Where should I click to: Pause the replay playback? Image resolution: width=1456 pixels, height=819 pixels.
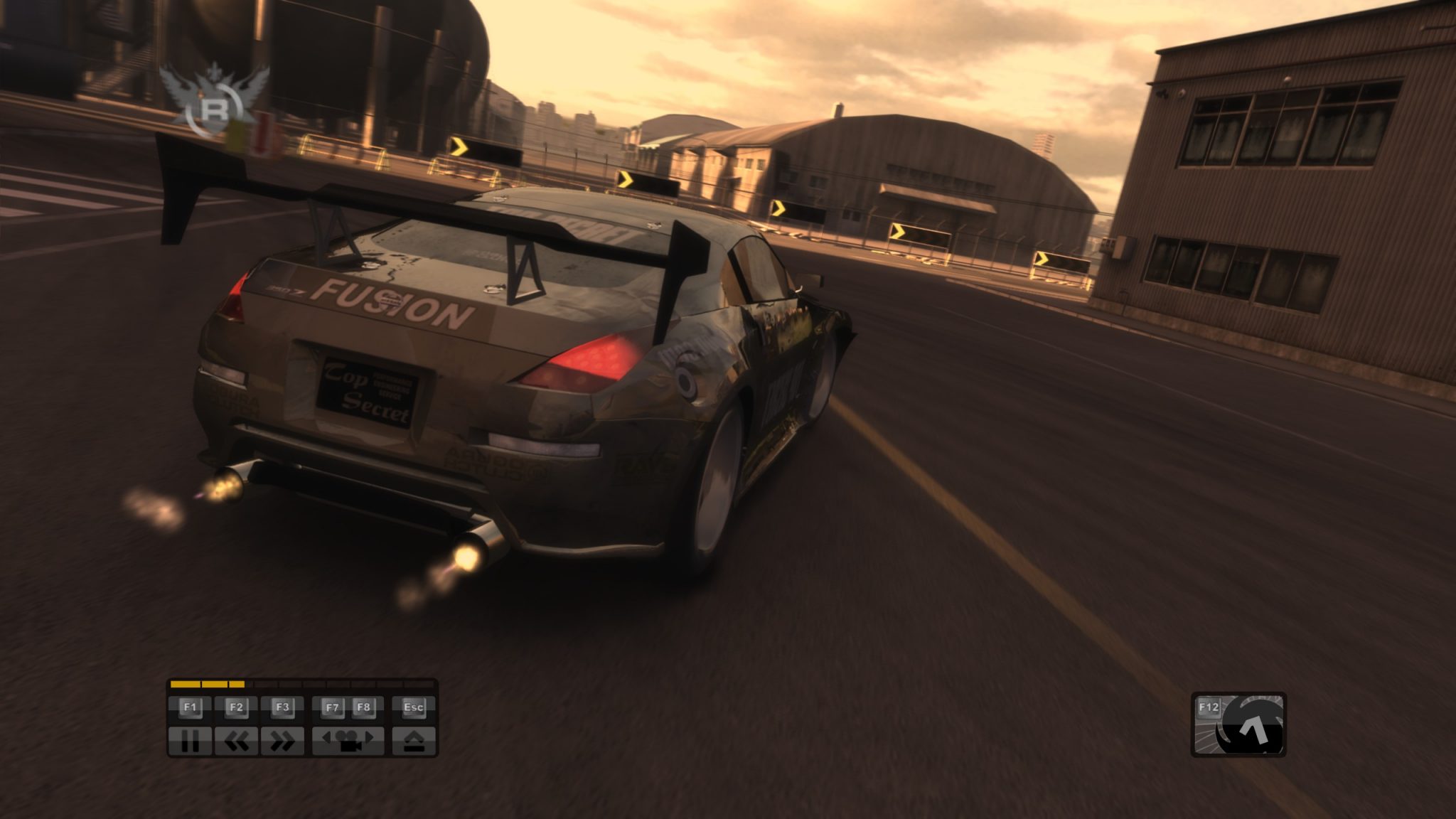point(190,742)
